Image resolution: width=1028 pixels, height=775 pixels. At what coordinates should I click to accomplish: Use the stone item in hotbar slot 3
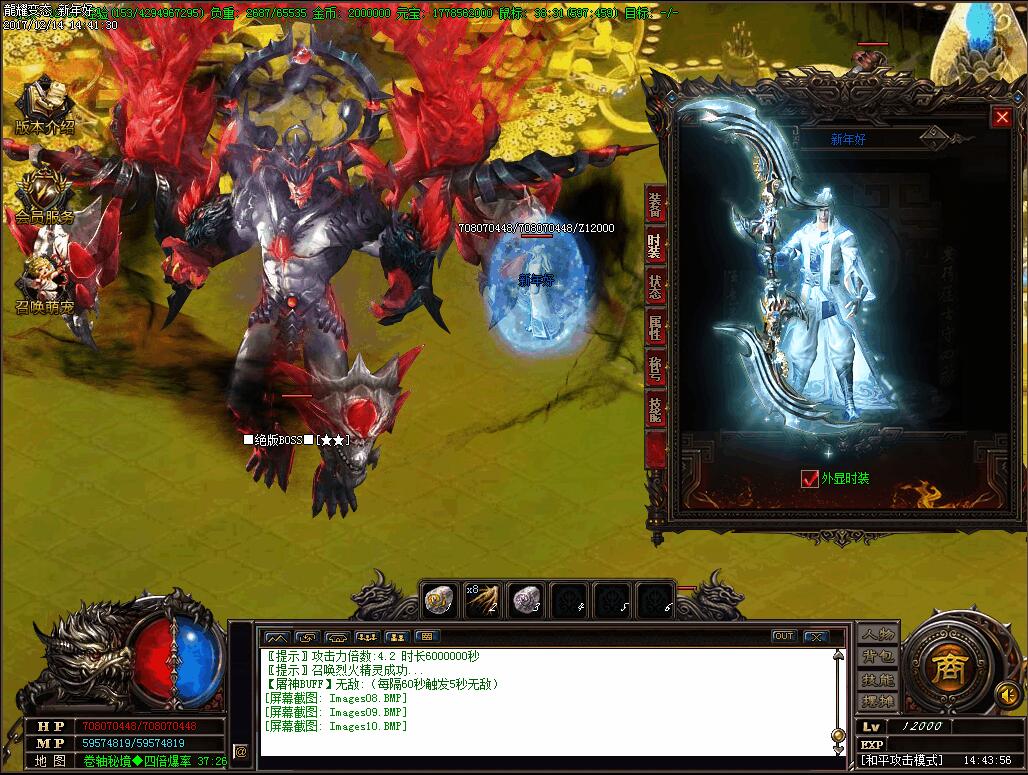tap(527, 600)
